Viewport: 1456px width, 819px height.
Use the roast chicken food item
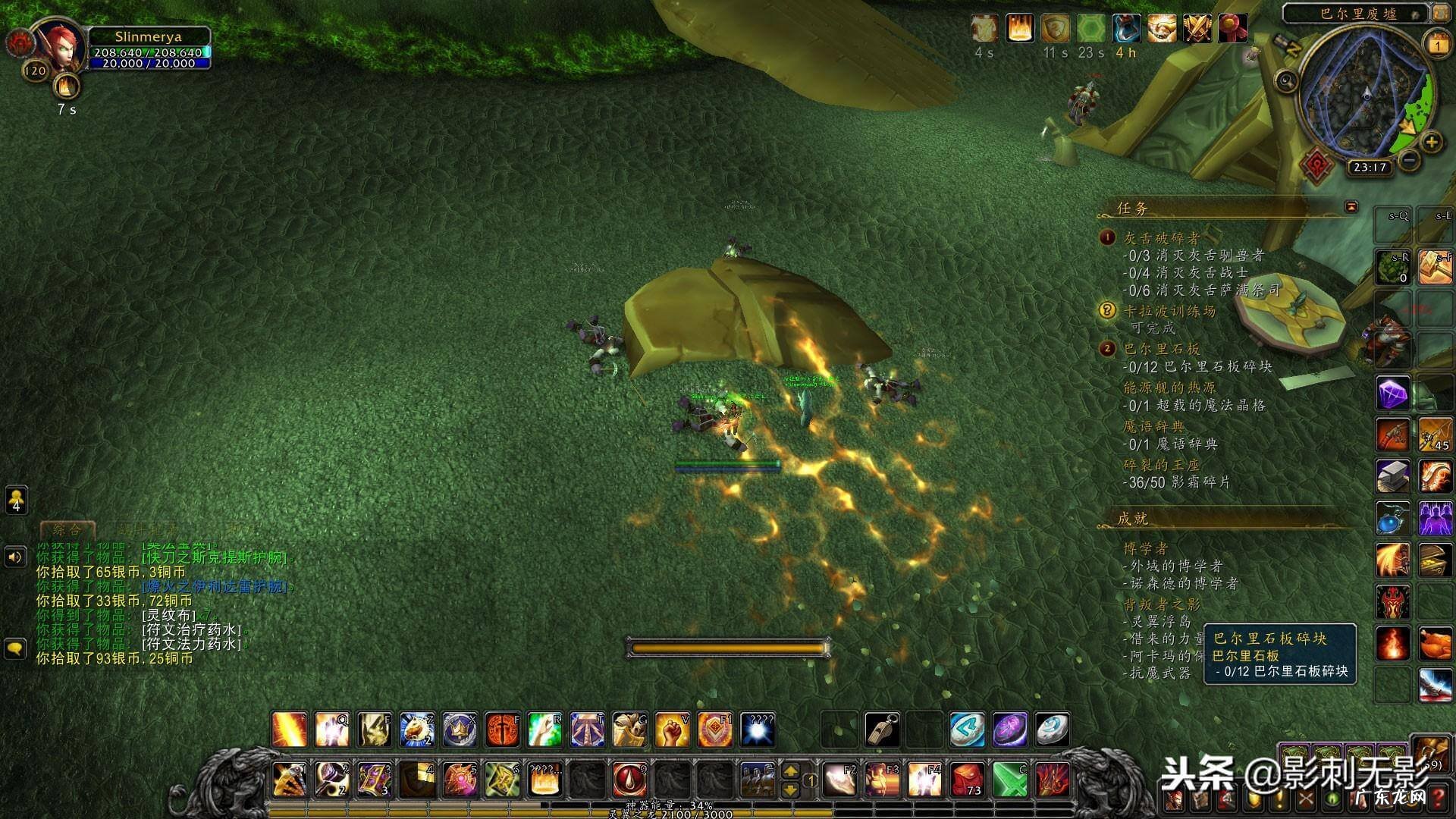[1435, 644]
